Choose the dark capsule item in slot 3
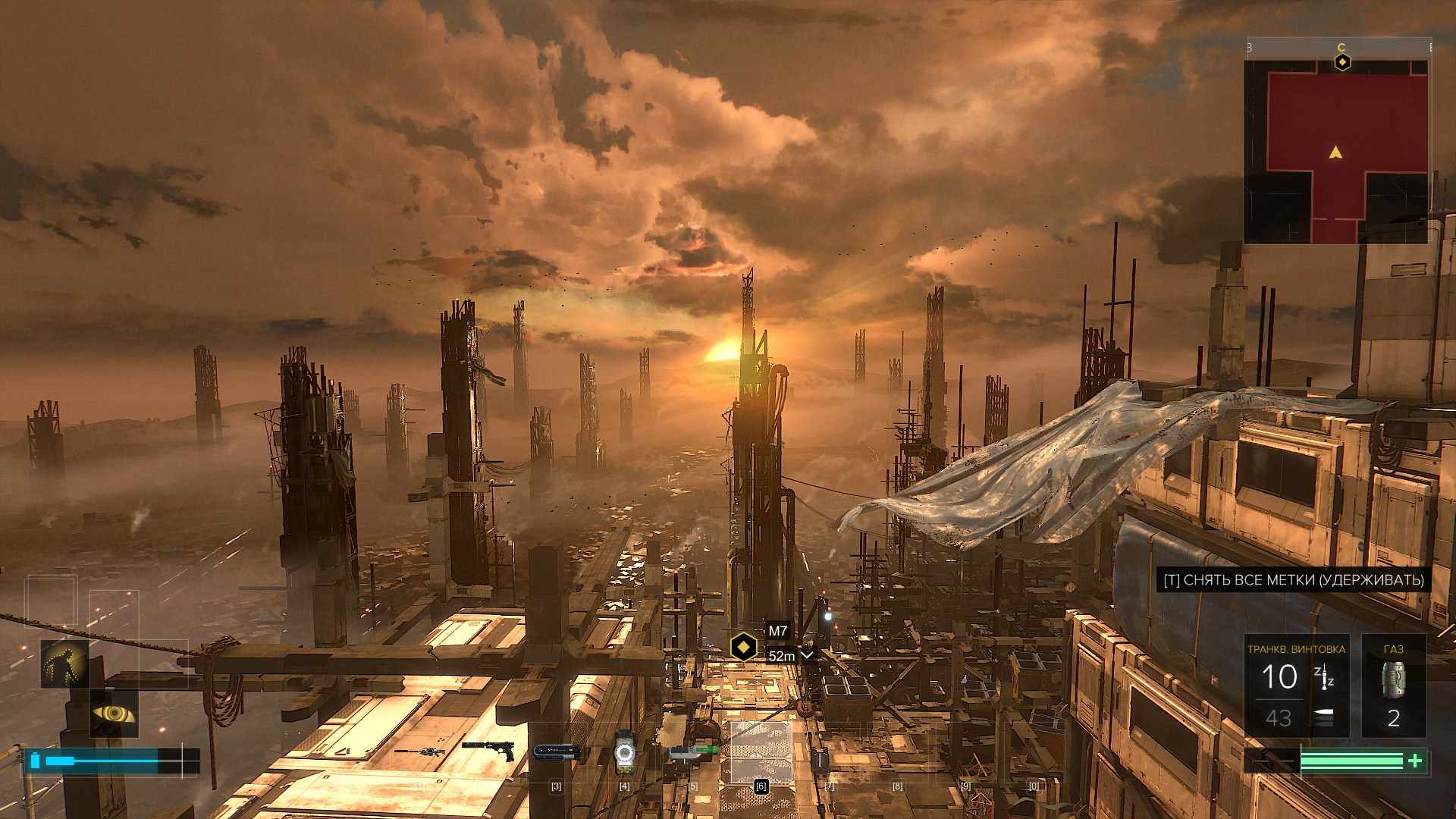Viewport: 1456px width, 819px height. [x=557, y=752]
